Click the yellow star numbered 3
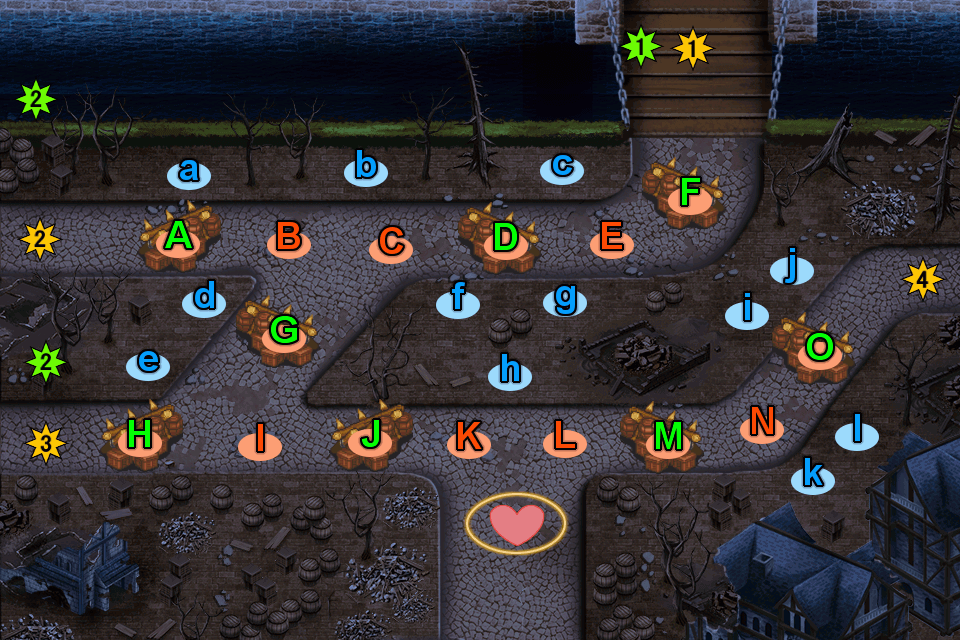 pyautogui.click(x=46, y=441)
